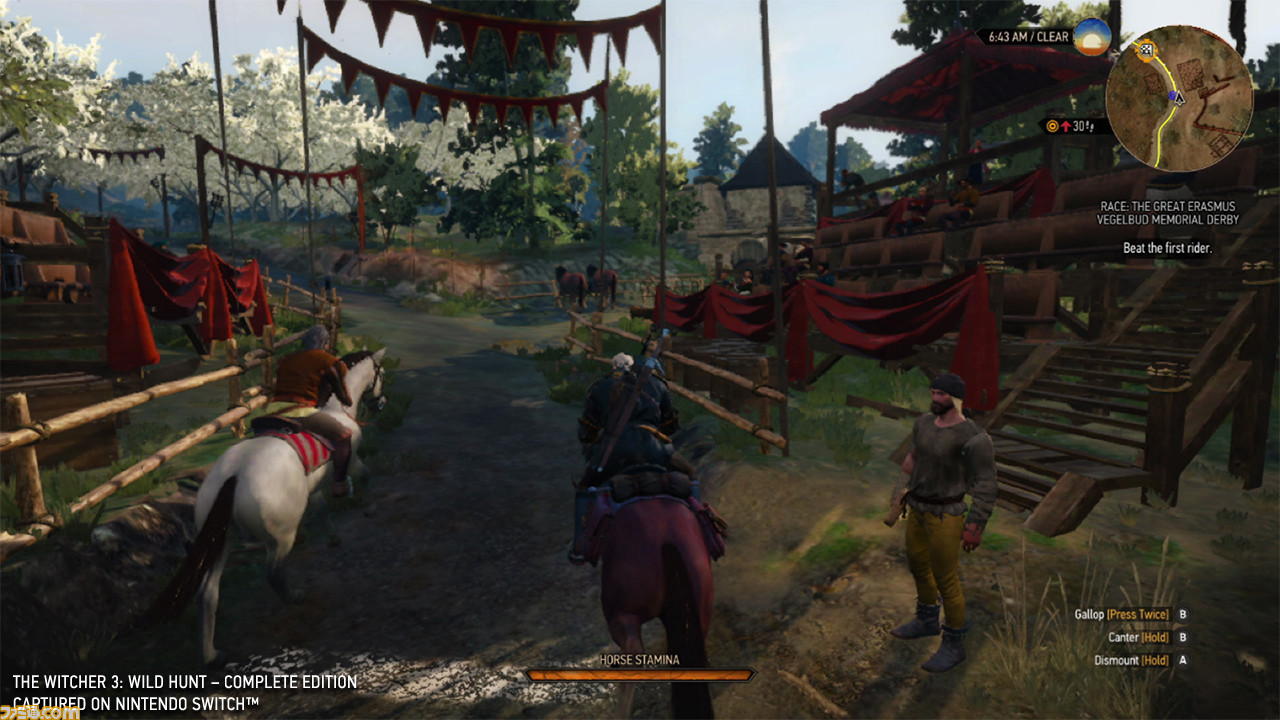Click the orange quest target distance icon

(x=1051, y=126)
